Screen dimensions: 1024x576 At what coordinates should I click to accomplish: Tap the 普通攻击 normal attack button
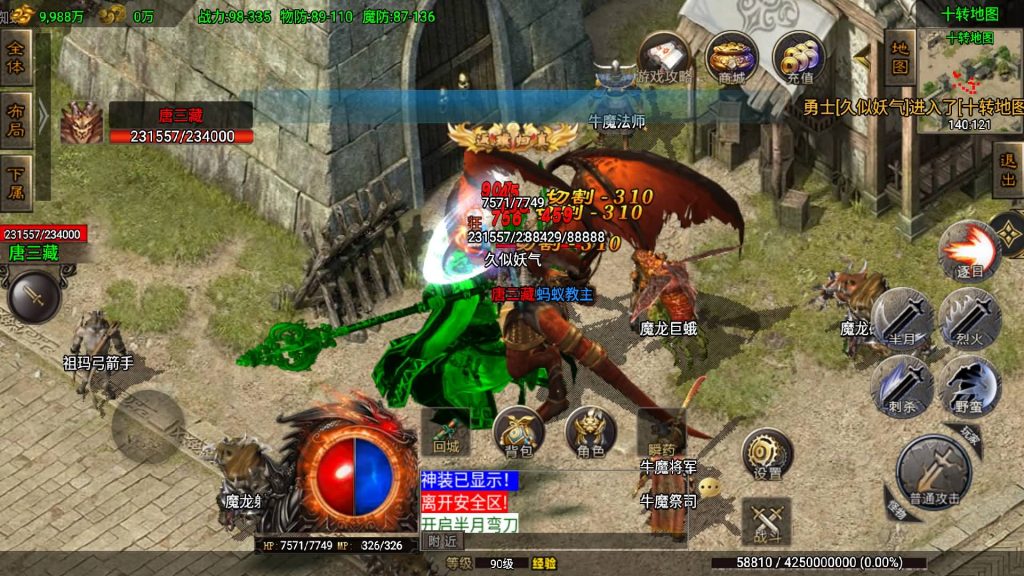click(x=933, y=469)
